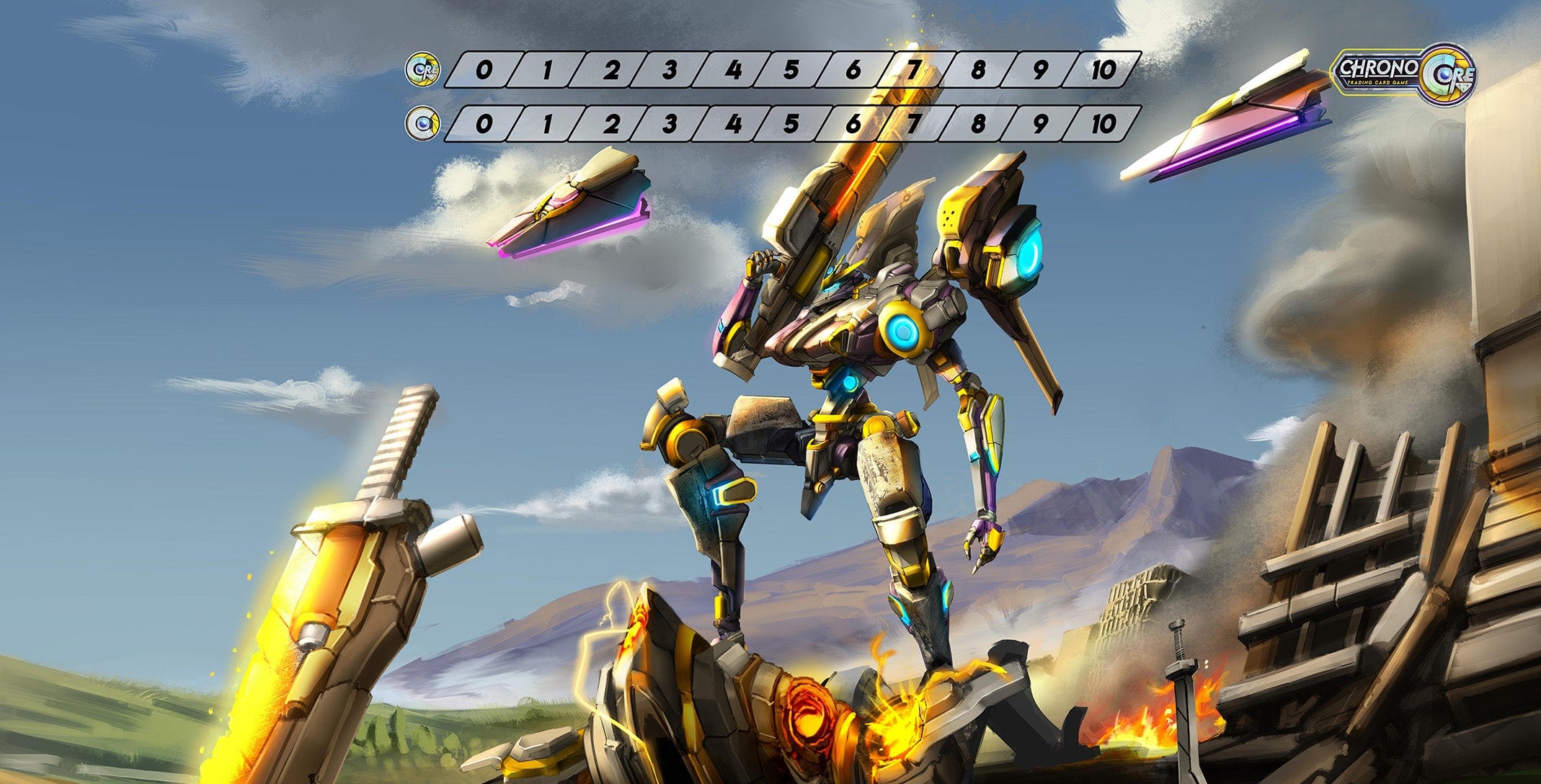Select tile 1 on the blue orb track
Viewport: 1541px width, 784px height.
pyautogui.click(x=546, y=124)
